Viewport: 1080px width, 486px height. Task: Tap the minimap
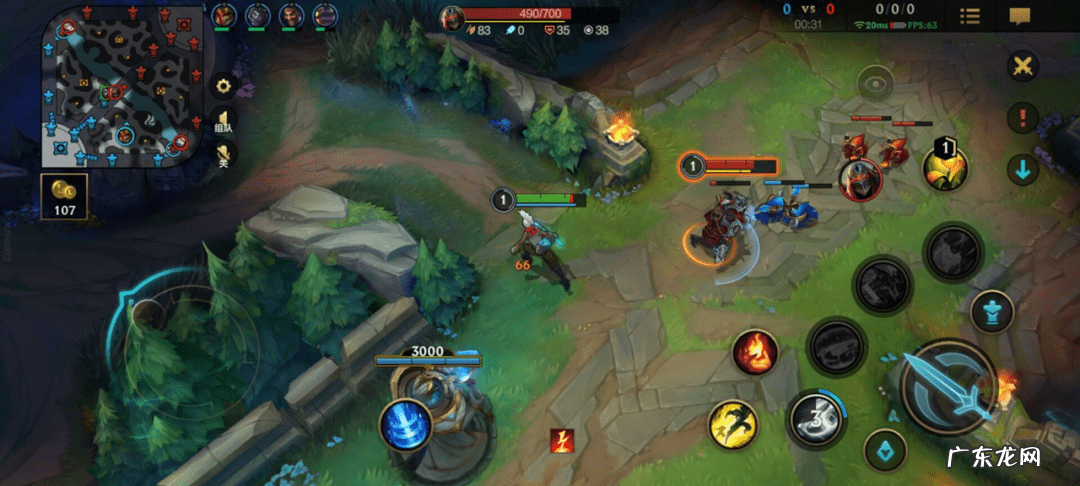[115, 85]
